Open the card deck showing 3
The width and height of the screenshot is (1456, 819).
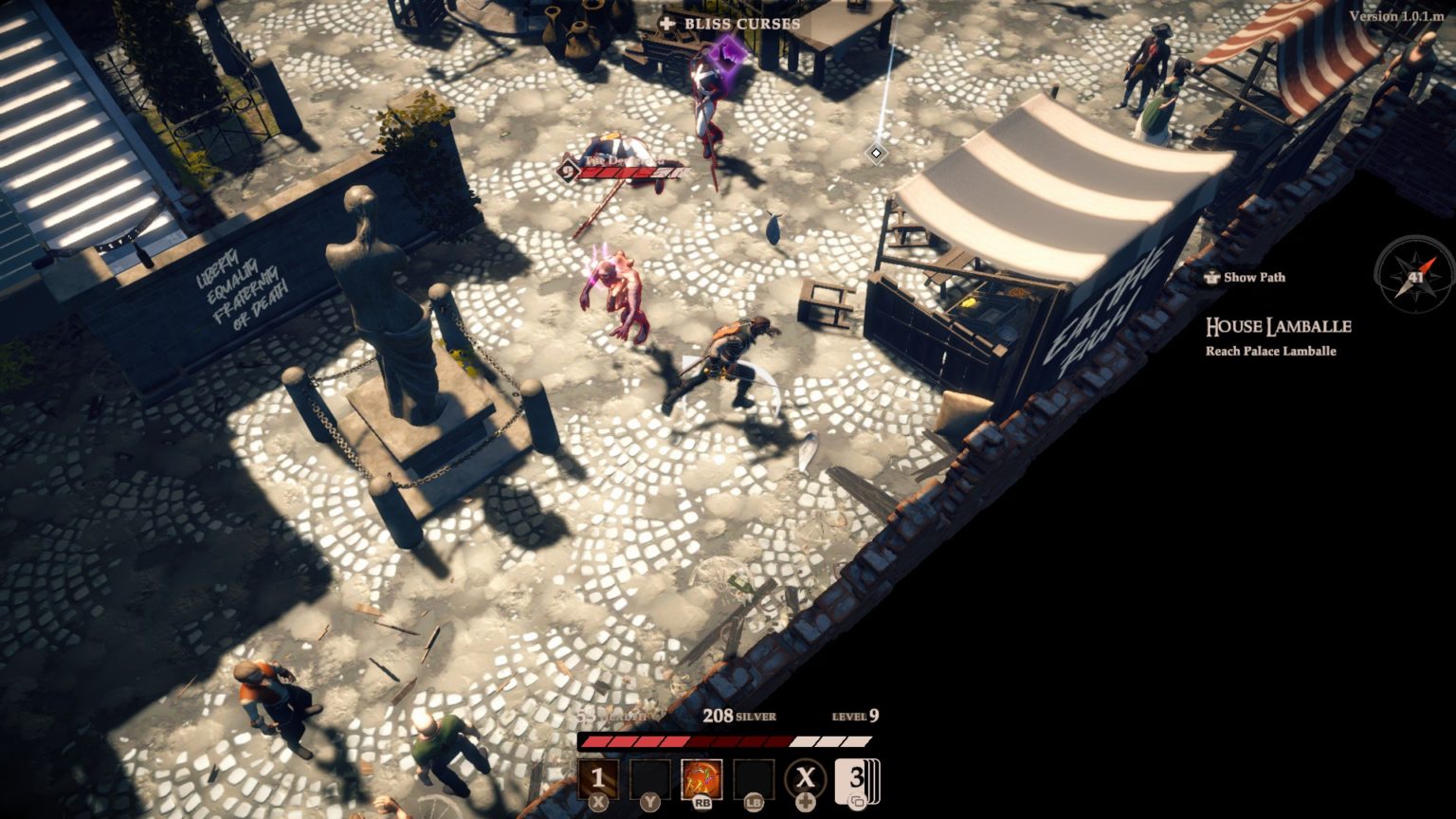click(x=857, y=780)
